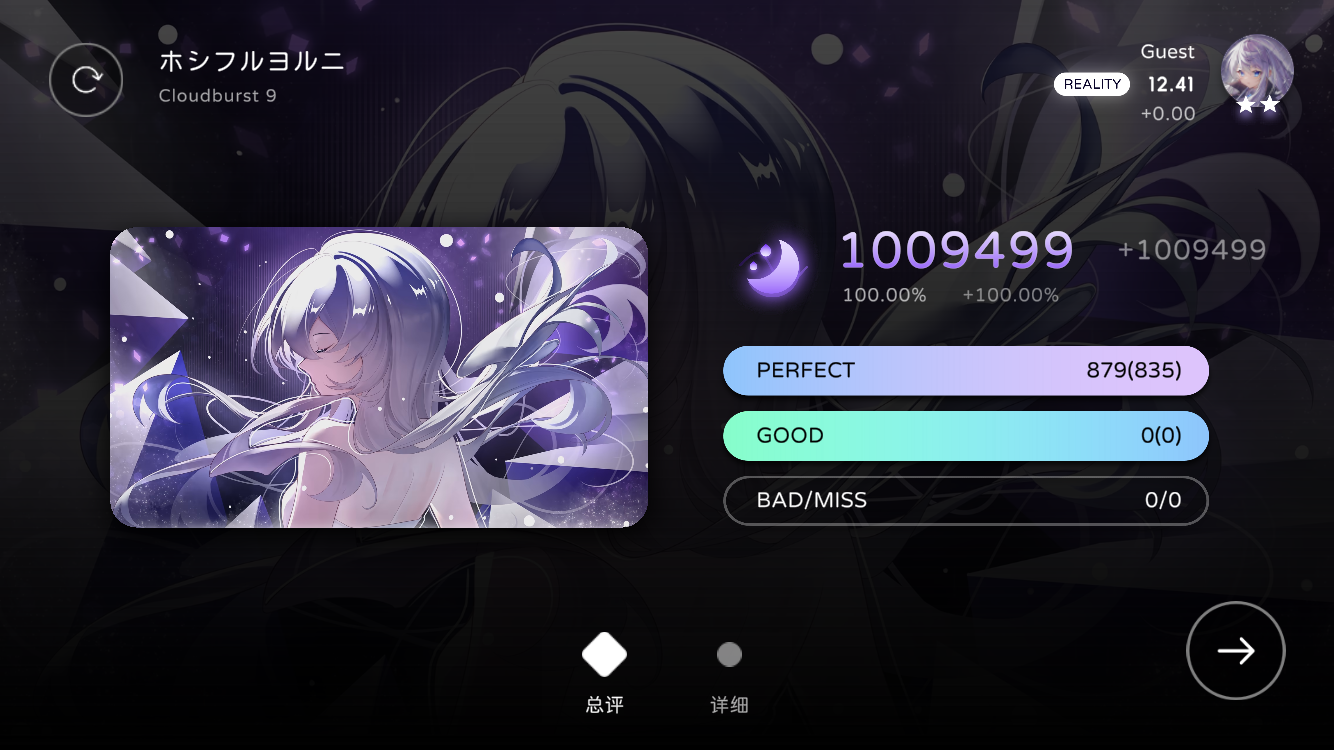The width and height of the screenshot is (1334, 750).
Task: Click the next arrow to continue
Action: [1236, 650]
